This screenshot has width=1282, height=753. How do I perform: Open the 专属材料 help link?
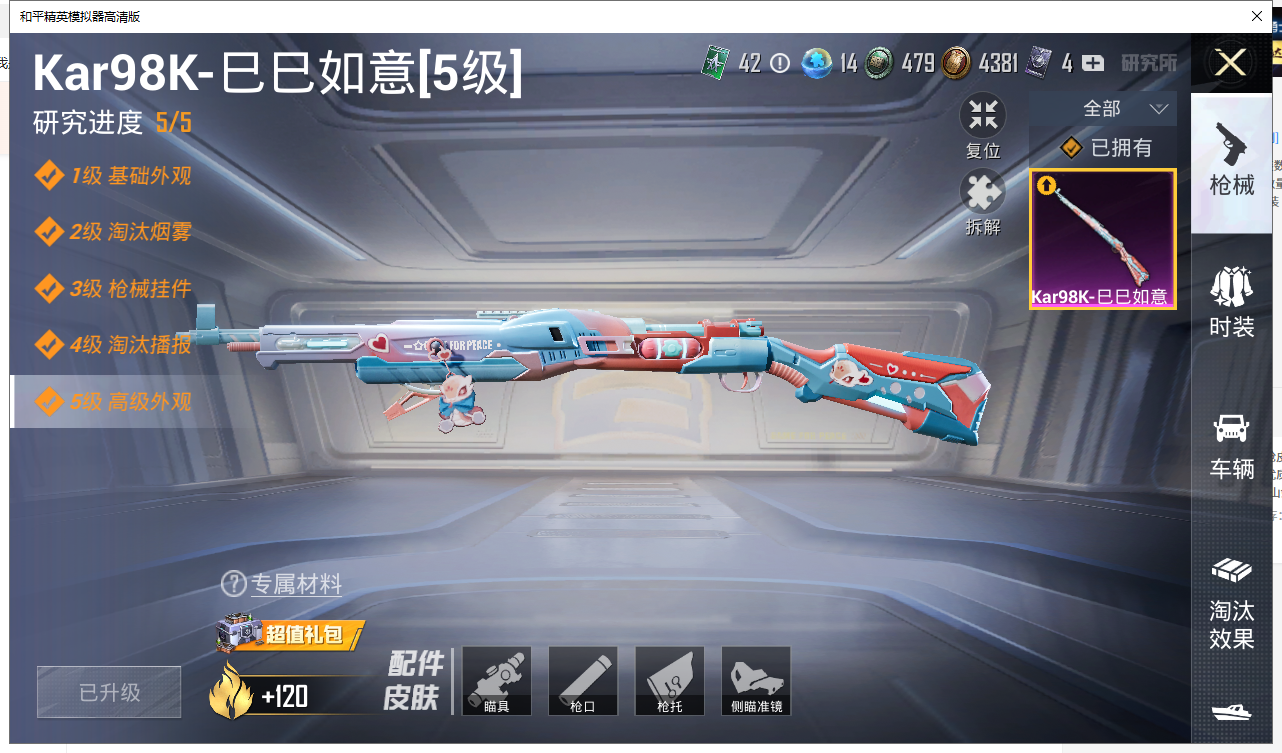tap(283, 584)
